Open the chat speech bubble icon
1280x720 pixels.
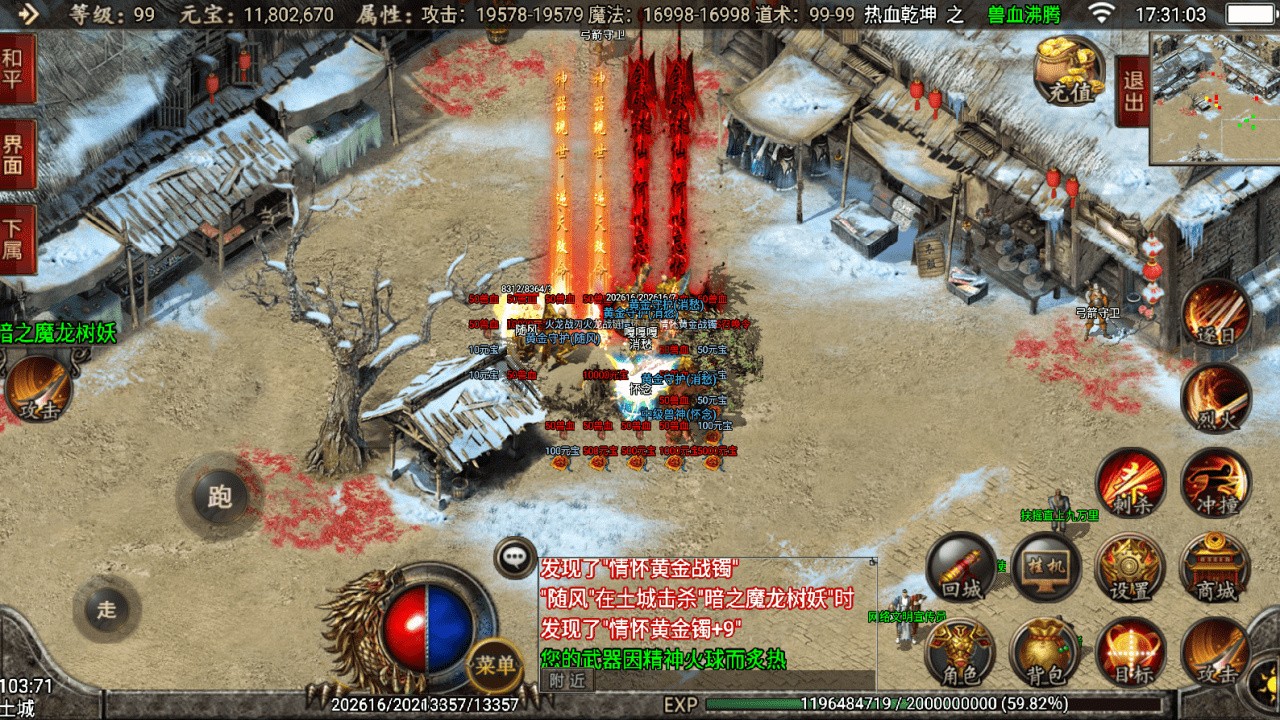click(516, 557)
